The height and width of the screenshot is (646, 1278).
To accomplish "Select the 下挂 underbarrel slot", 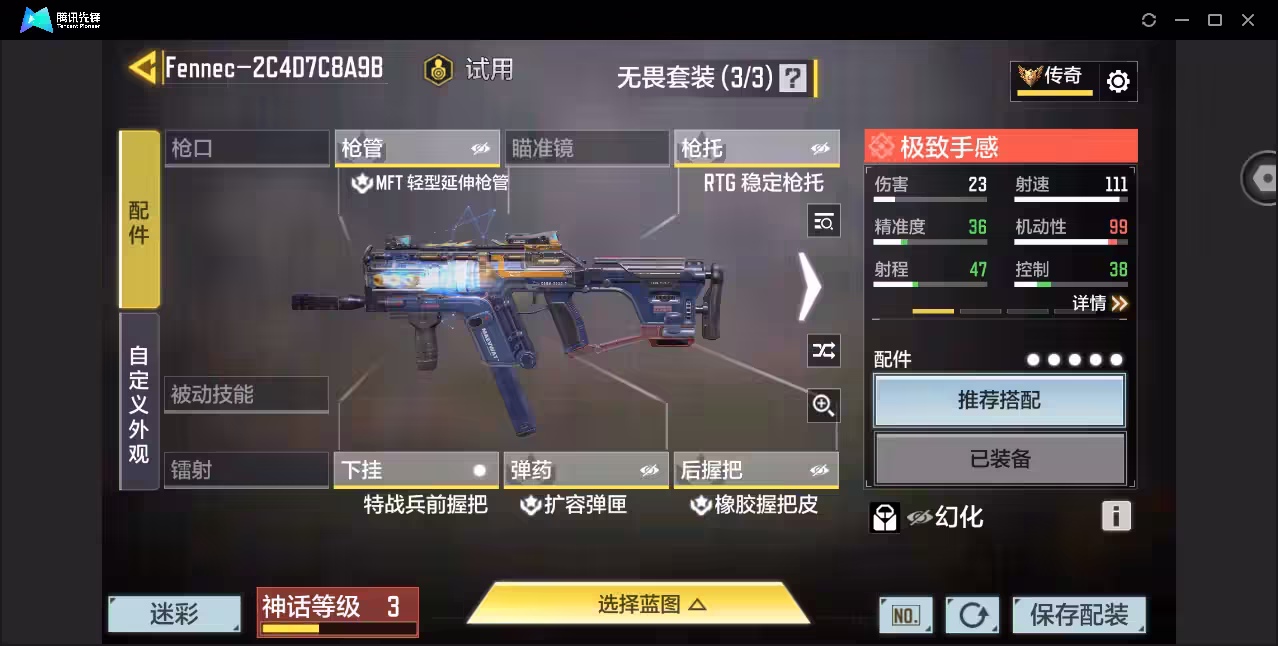I will click(x=416, y=470).
